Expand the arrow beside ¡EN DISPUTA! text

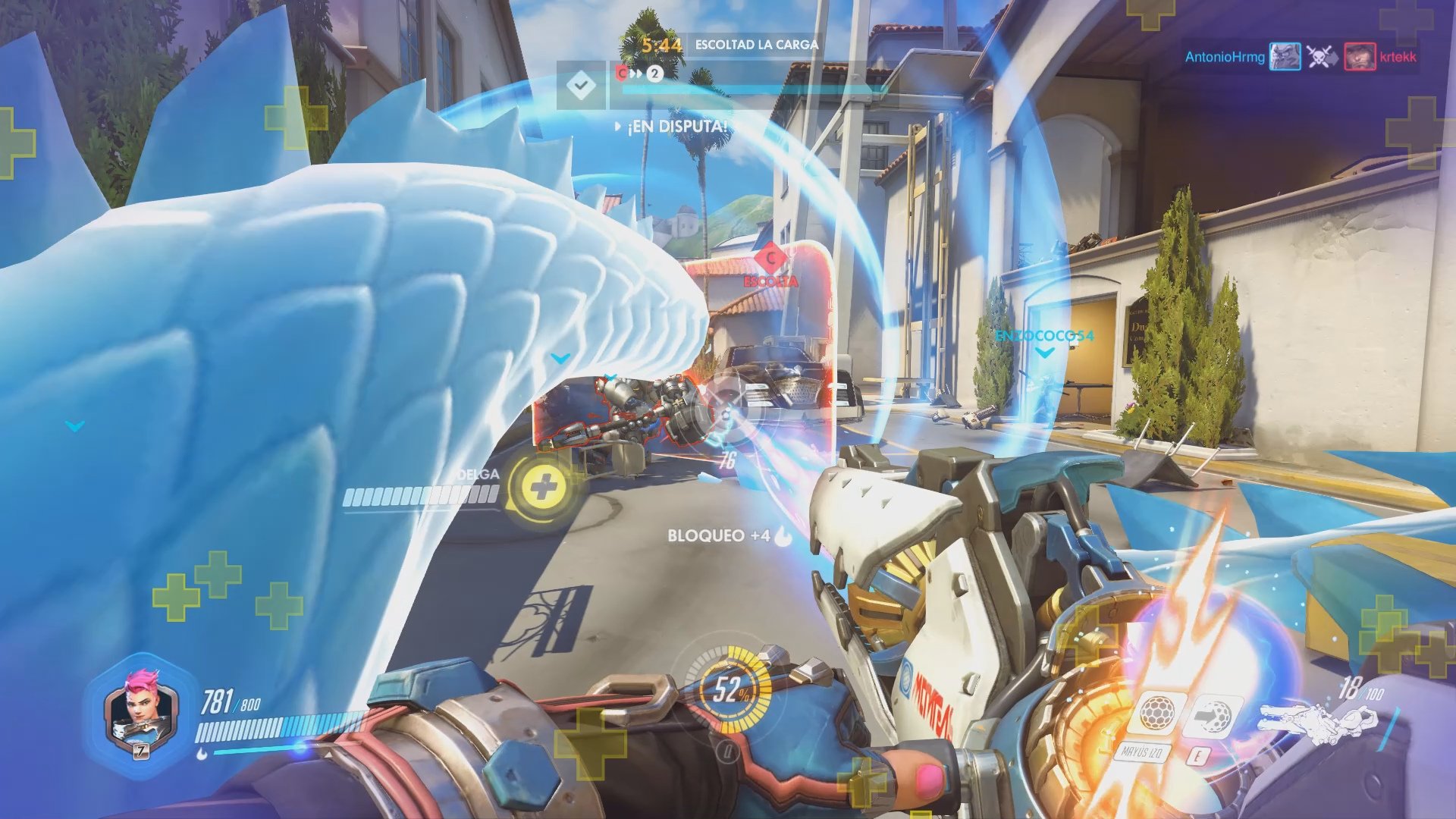pos(618,127)
